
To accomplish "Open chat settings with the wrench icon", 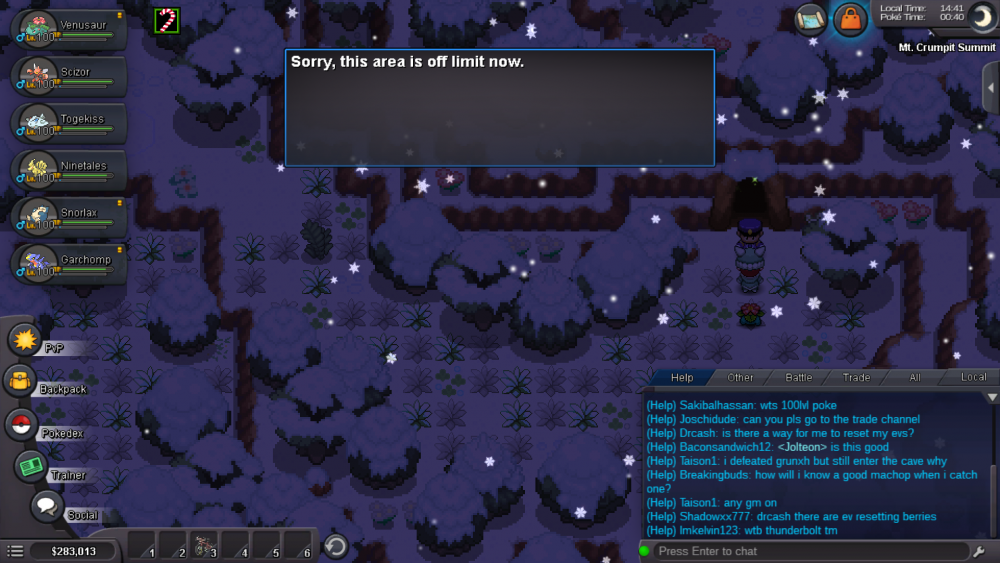I will tap(978, 551).
